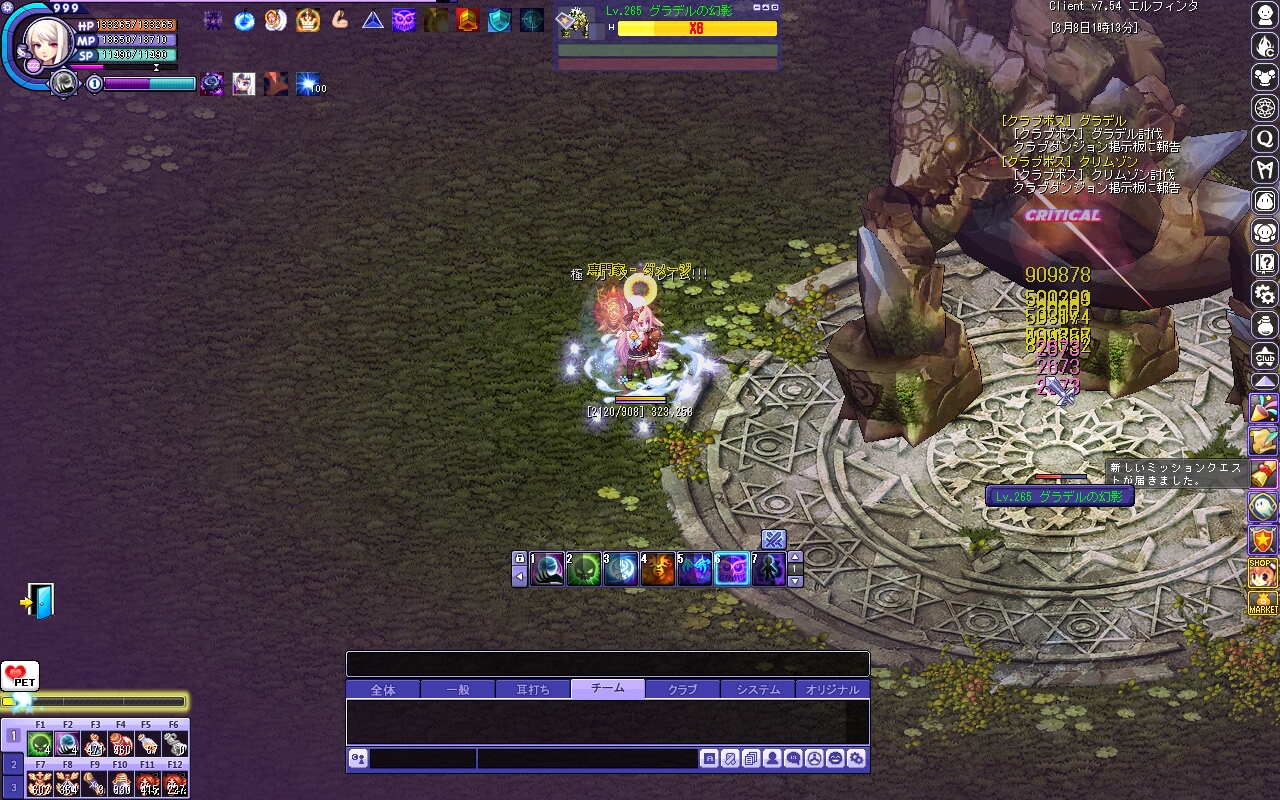
Task: Open the クラブ chat tab
Action: pyautogui.click(x=682, y=689)
